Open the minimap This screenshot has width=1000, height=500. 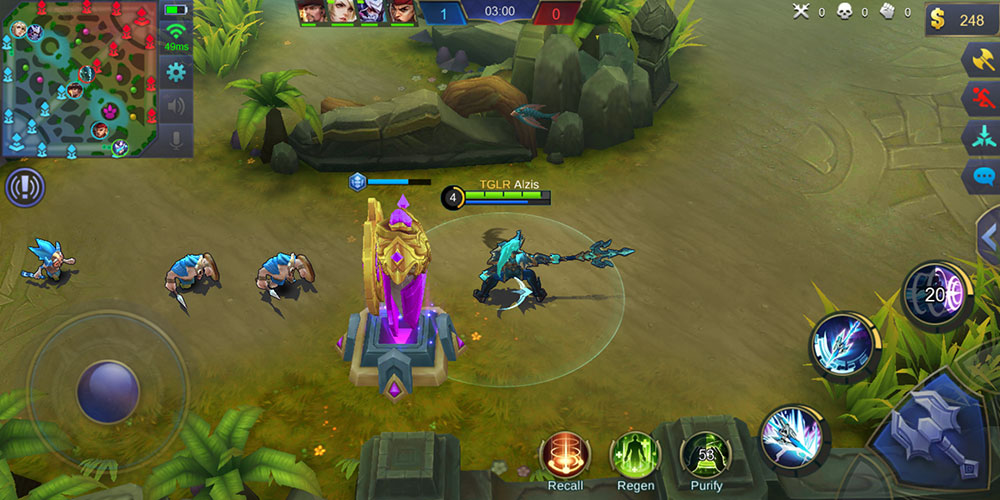click(x=78, y=80)
